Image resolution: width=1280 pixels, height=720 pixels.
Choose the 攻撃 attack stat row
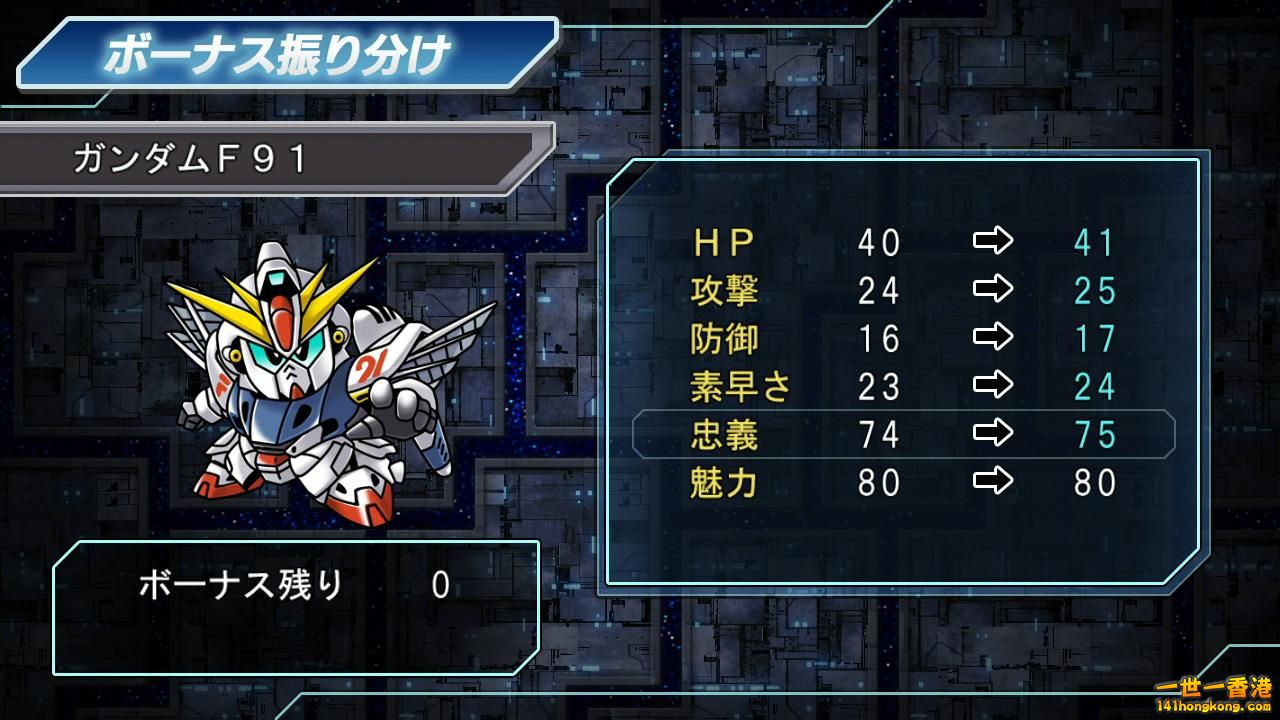click(903, 291)
